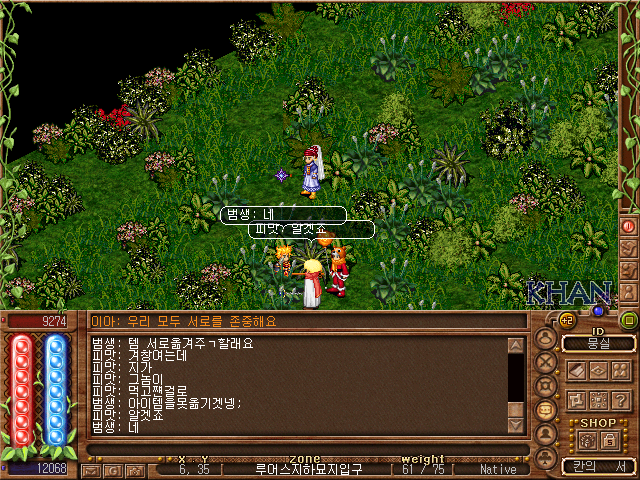
Task: Click the SHOP padlock icon
Action: click(x=611, y=440)
